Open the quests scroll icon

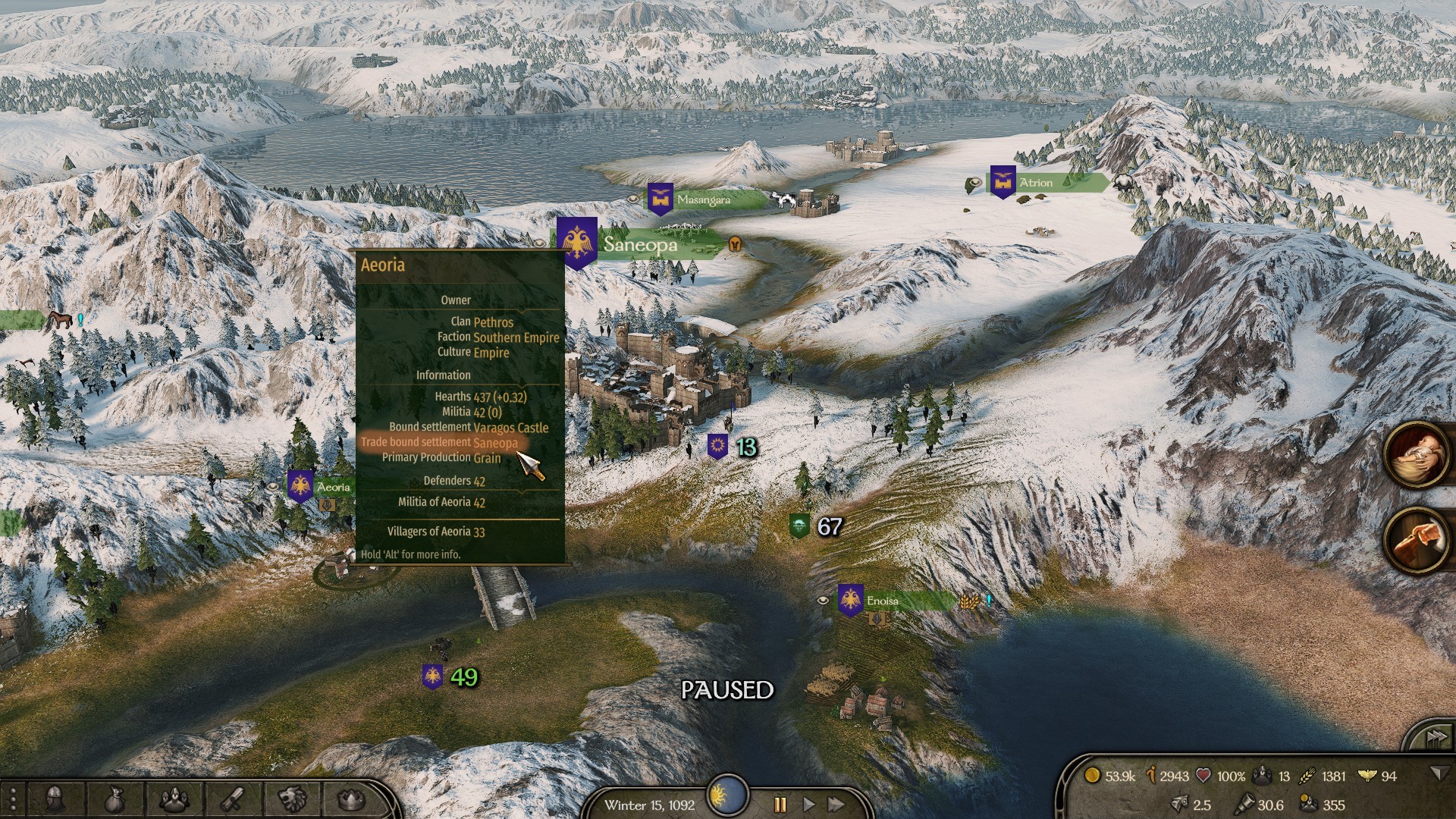pos(232,799)
